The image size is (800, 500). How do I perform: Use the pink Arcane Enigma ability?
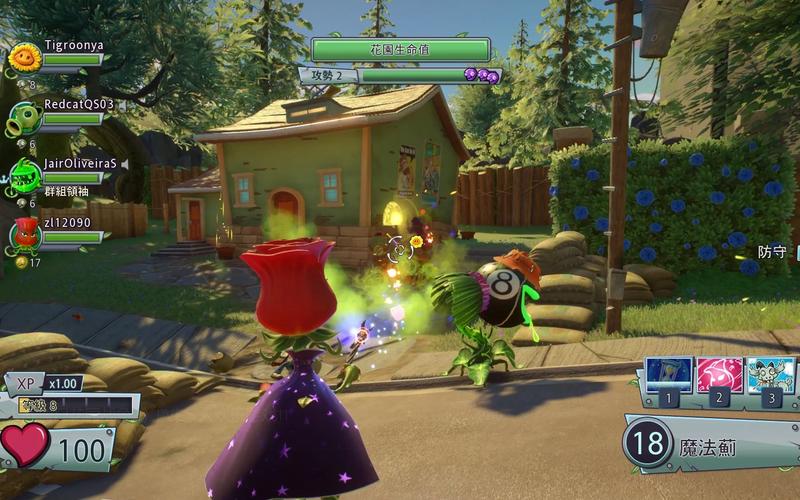[x=718, y=375]
